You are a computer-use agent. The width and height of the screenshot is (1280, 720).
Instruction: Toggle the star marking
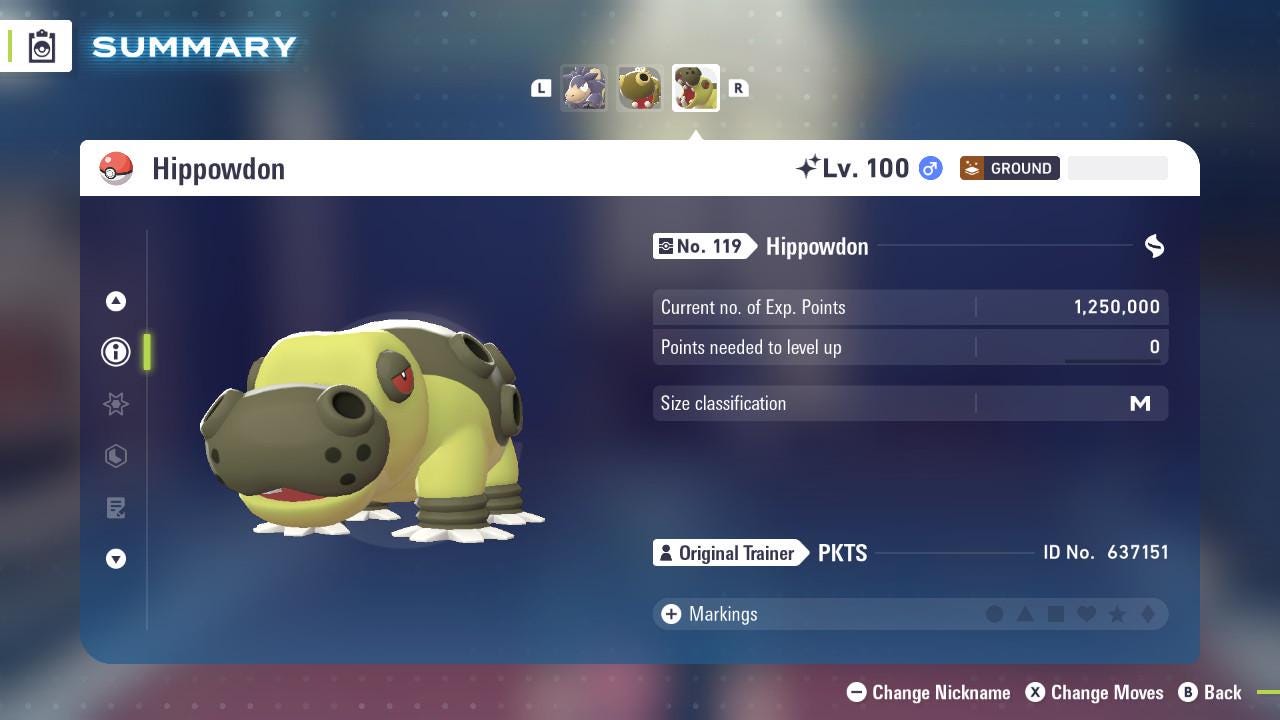(x=1117, y=614)
